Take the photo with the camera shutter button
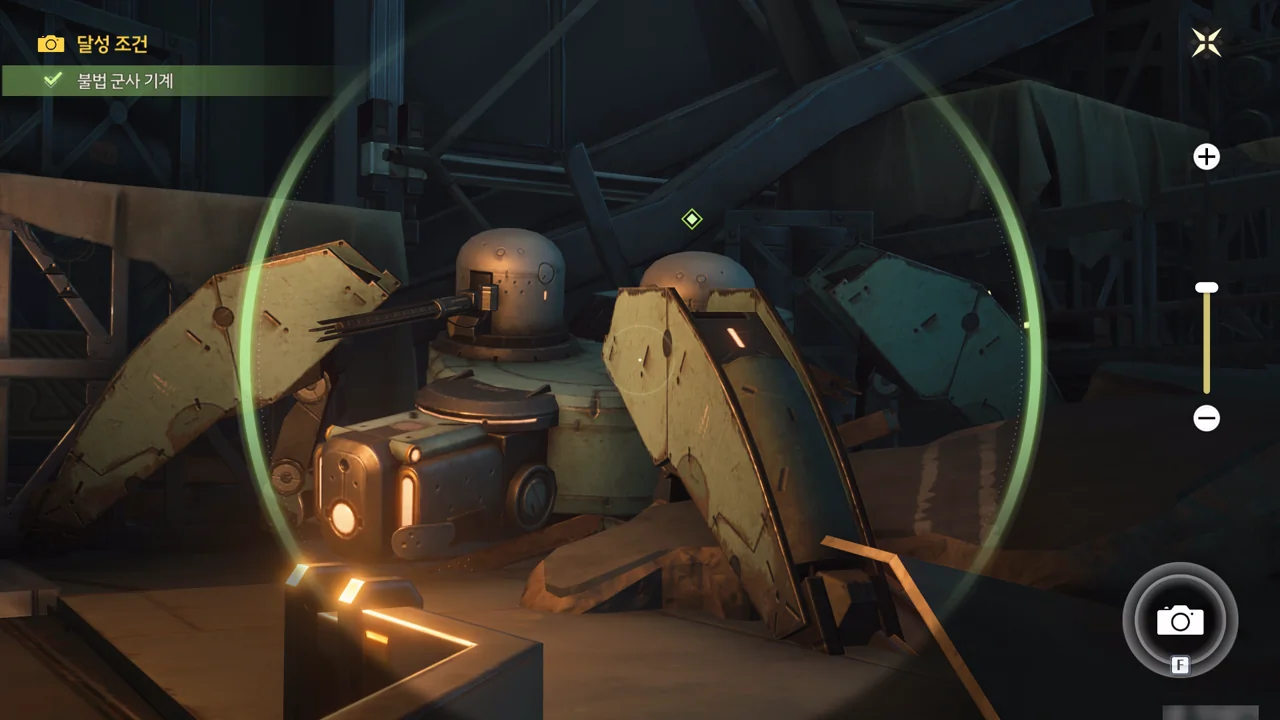This screenshot has width=1280, height=720. pyautogui.click(x=1180, y=620)
